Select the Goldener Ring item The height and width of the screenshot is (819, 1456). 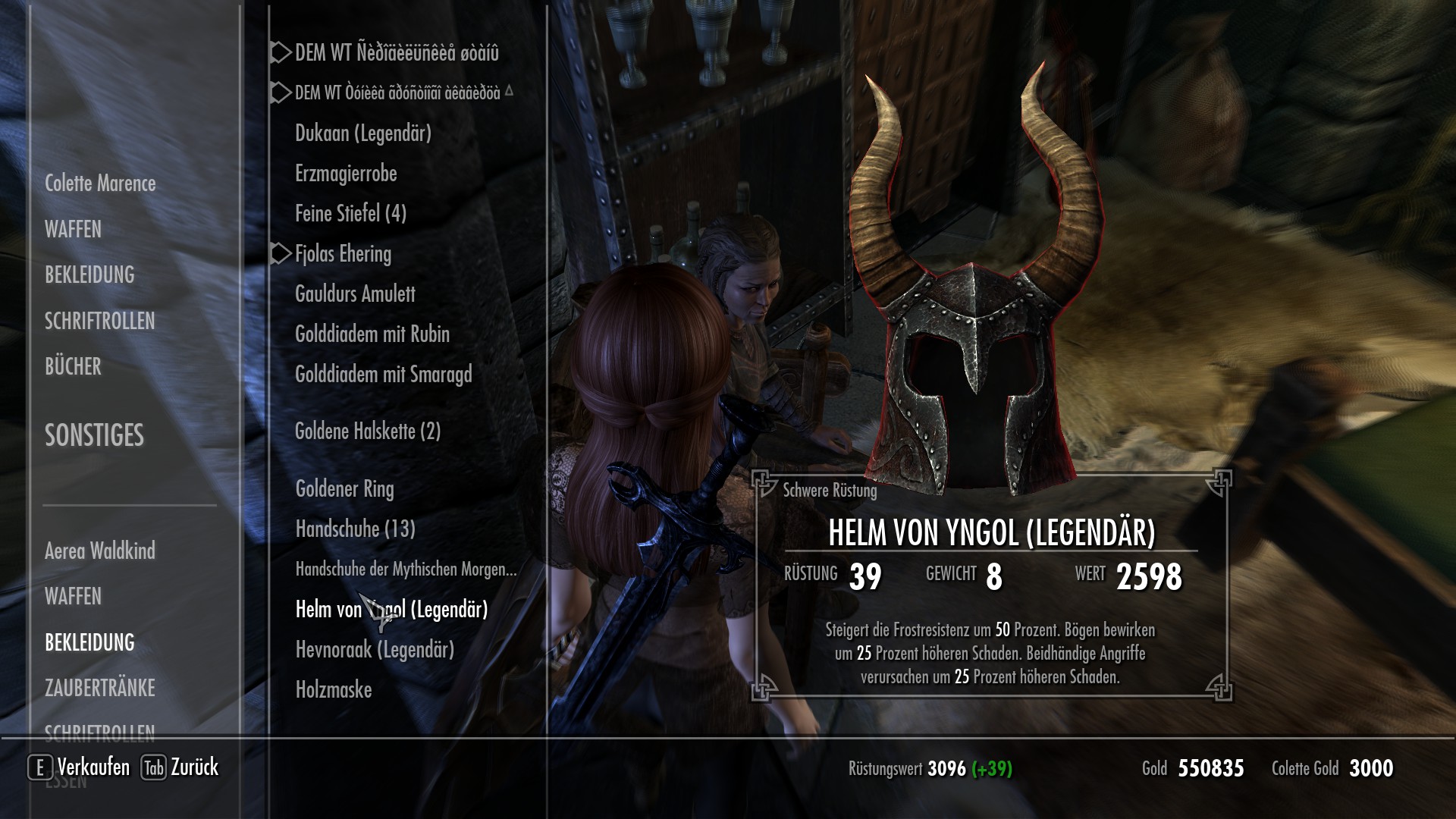point(344,489)
